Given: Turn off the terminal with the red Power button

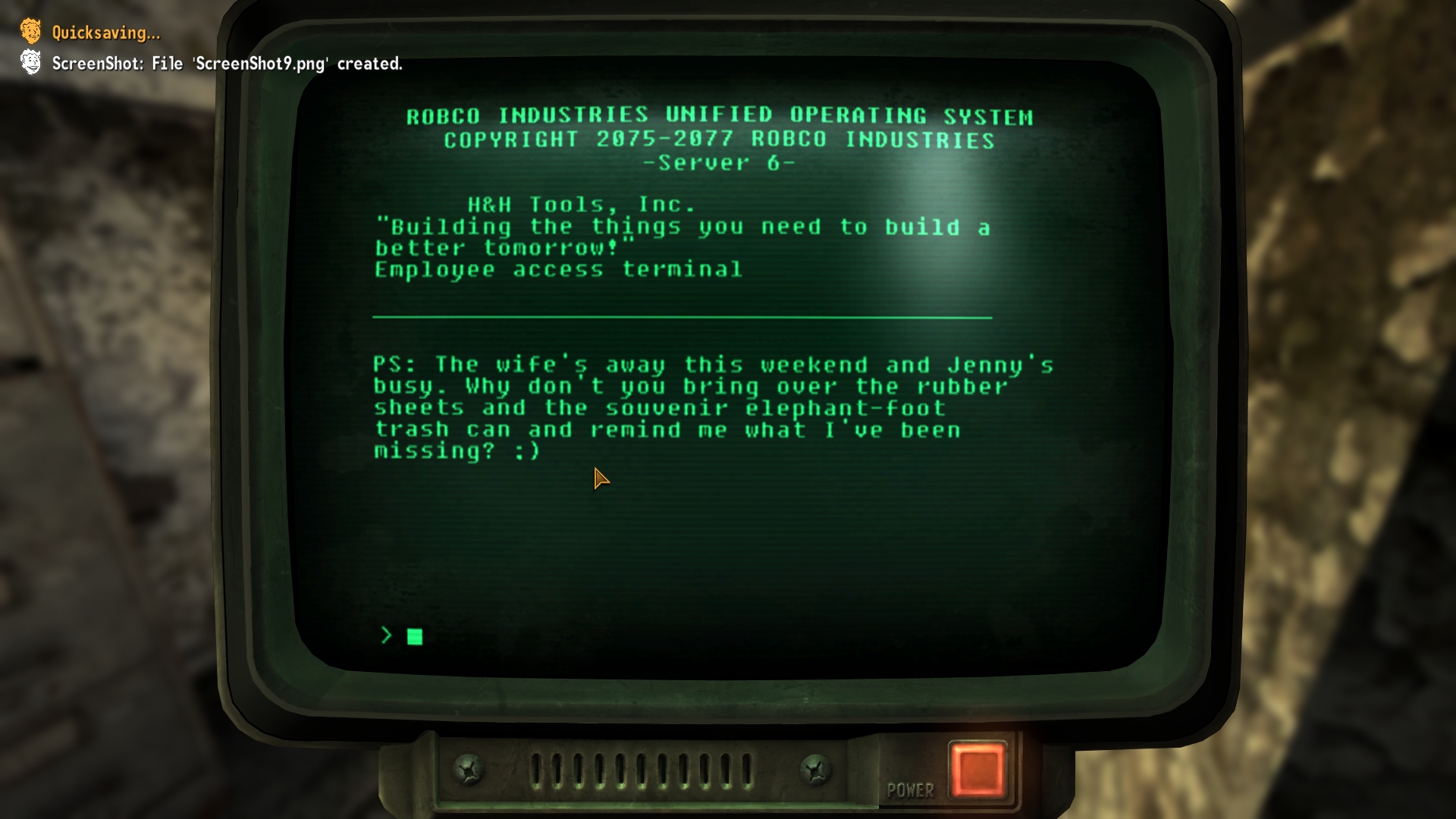Looking at the screenshot, I should (x=977, y=769).
